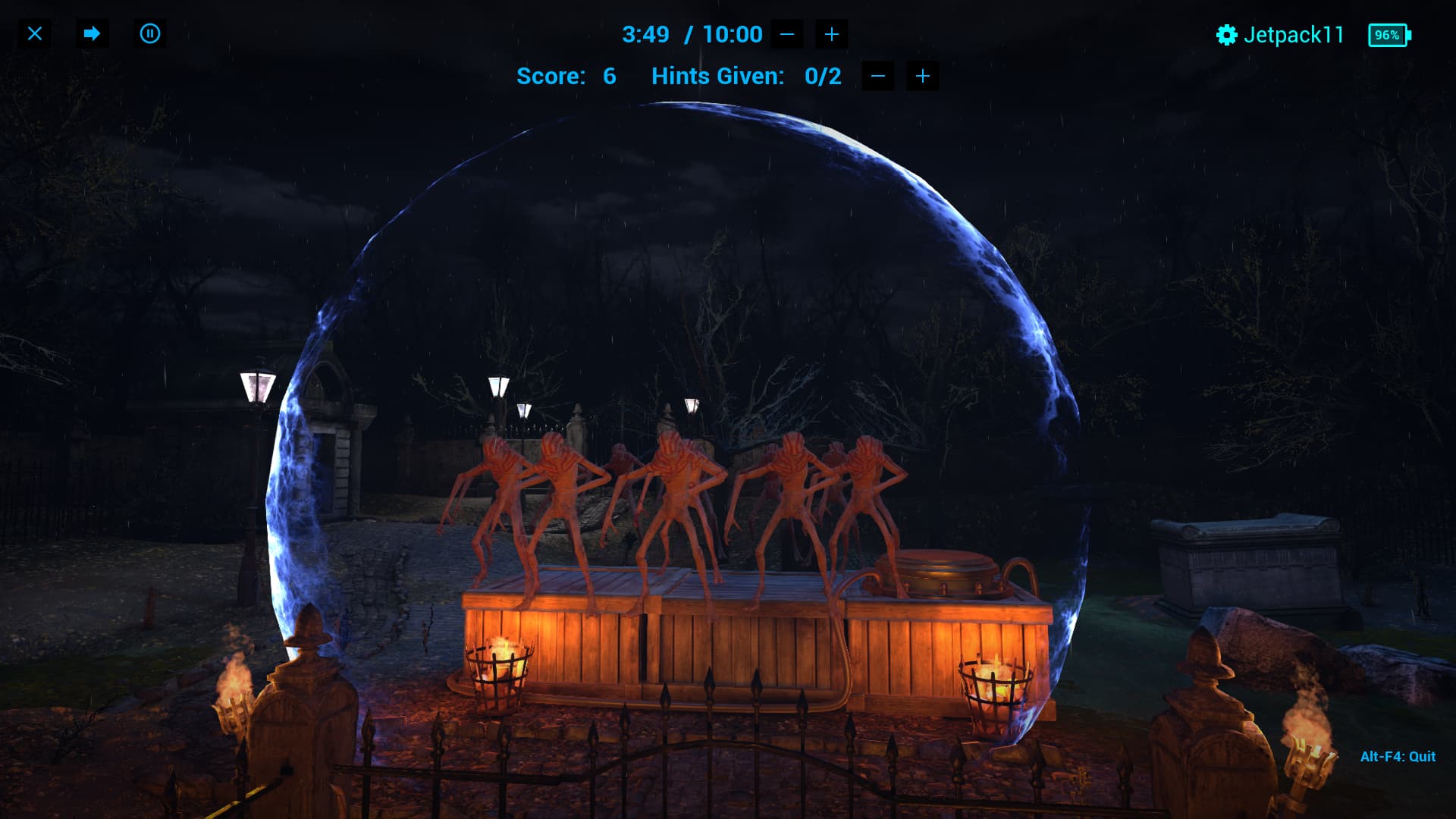Viewport: 1456px width, 819px height.
Task: Increase the time limit with plus
Action: coord(832,34)
